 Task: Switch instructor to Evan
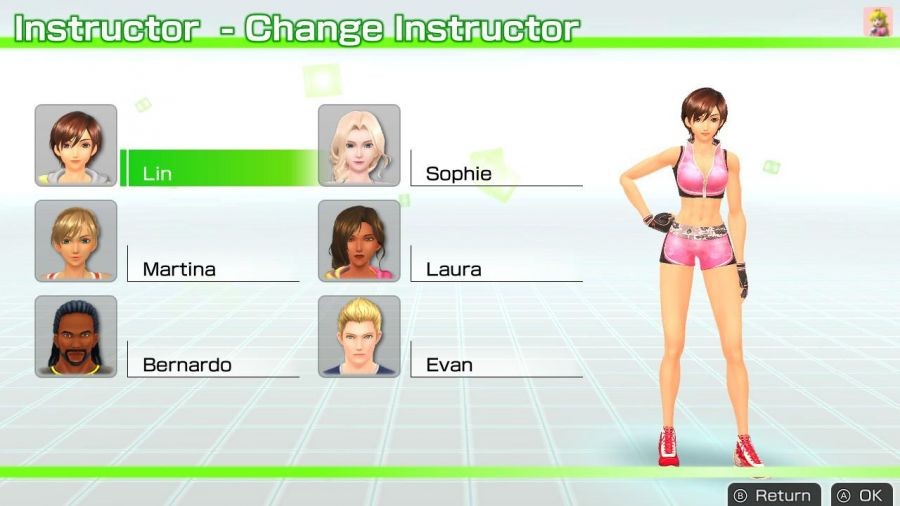tap(495, 364)
